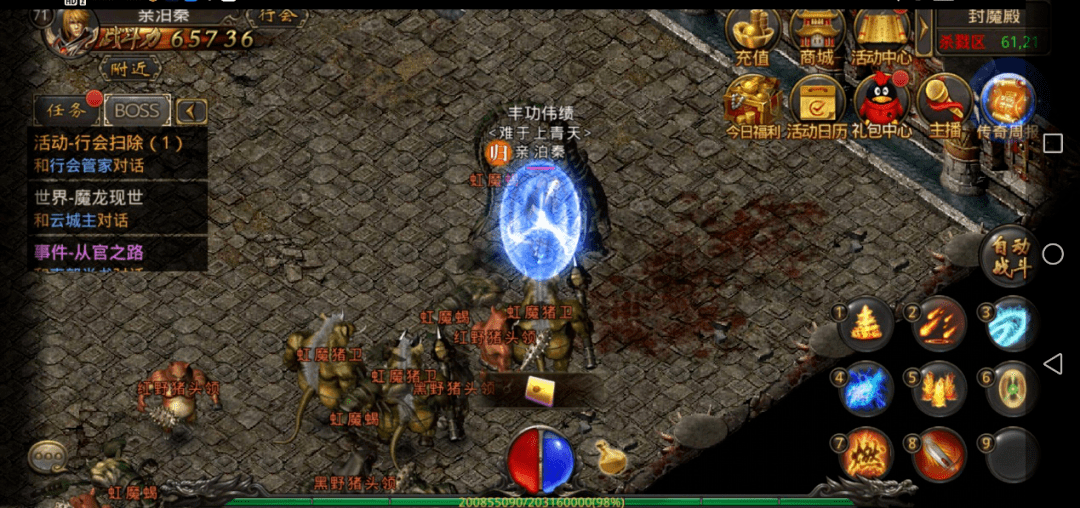This screenshot has width=1080, height=508.
Task: Use the yellow potion flask
Action: (x=609, y=457)
